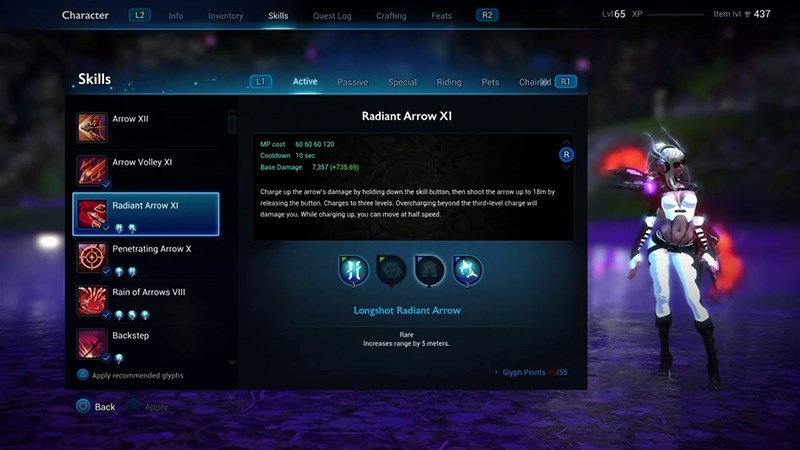Select the Active skills category
The height and width of the screenshot is (450, 800).
click(305, 82)
